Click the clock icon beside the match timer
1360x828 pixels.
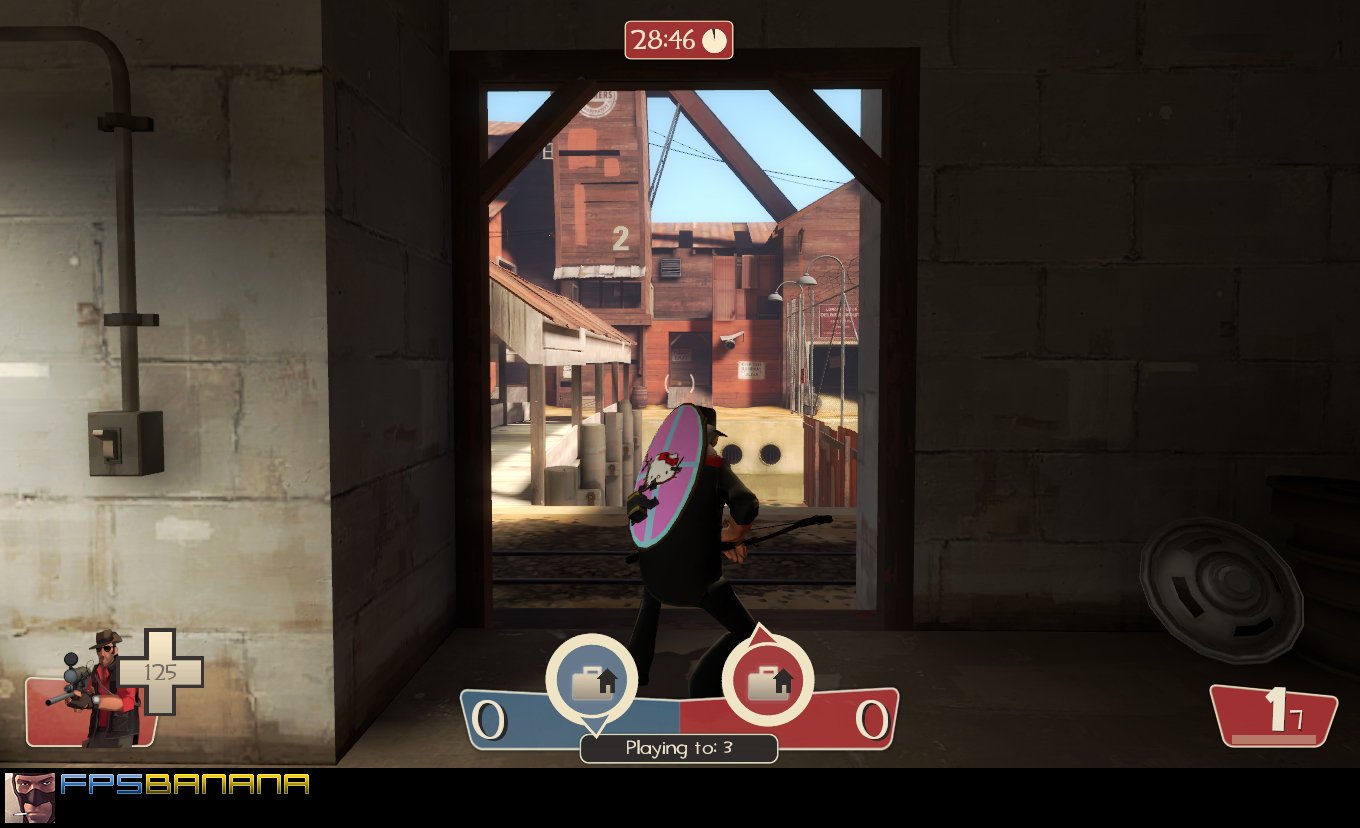716,41
